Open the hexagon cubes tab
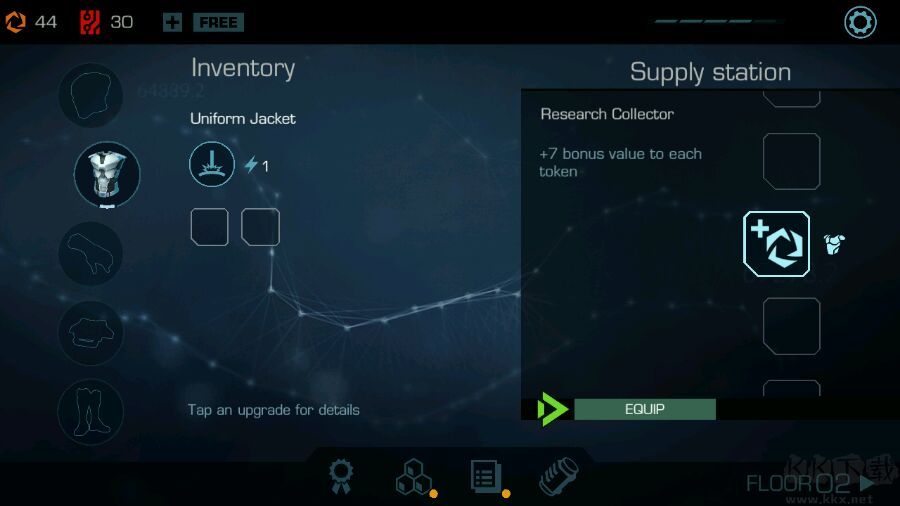This screenshot has width=900, height=506. (x=413, y=478)
